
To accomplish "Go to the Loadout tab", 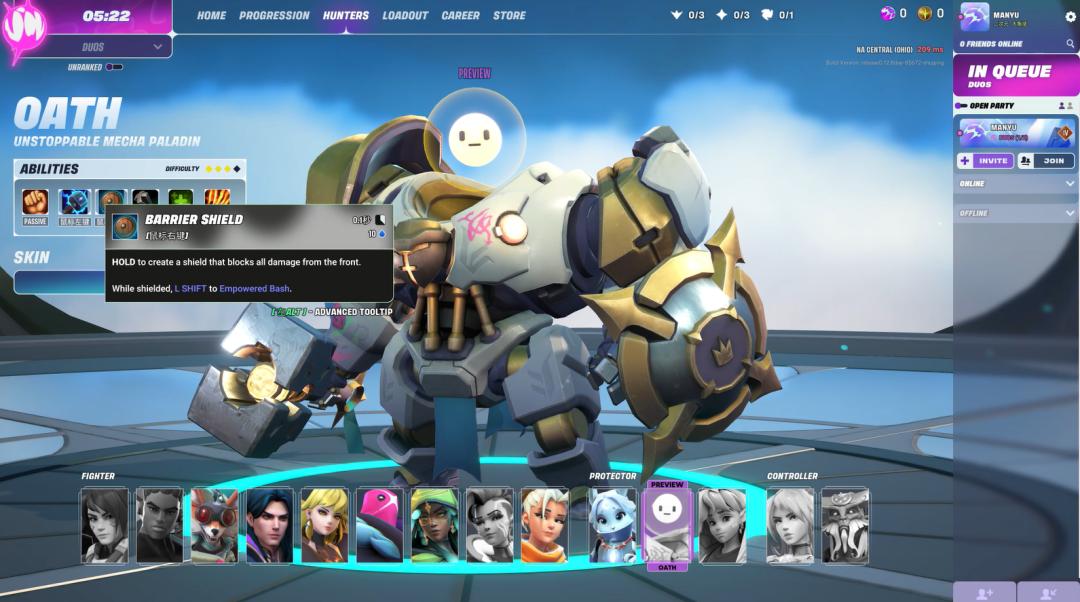I will point(405,16).
